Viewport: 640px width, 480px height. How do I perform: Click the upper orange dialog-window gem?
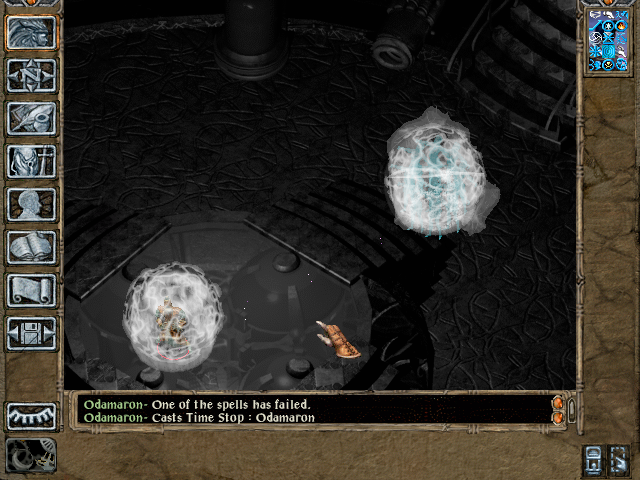[x=558, y=402]
